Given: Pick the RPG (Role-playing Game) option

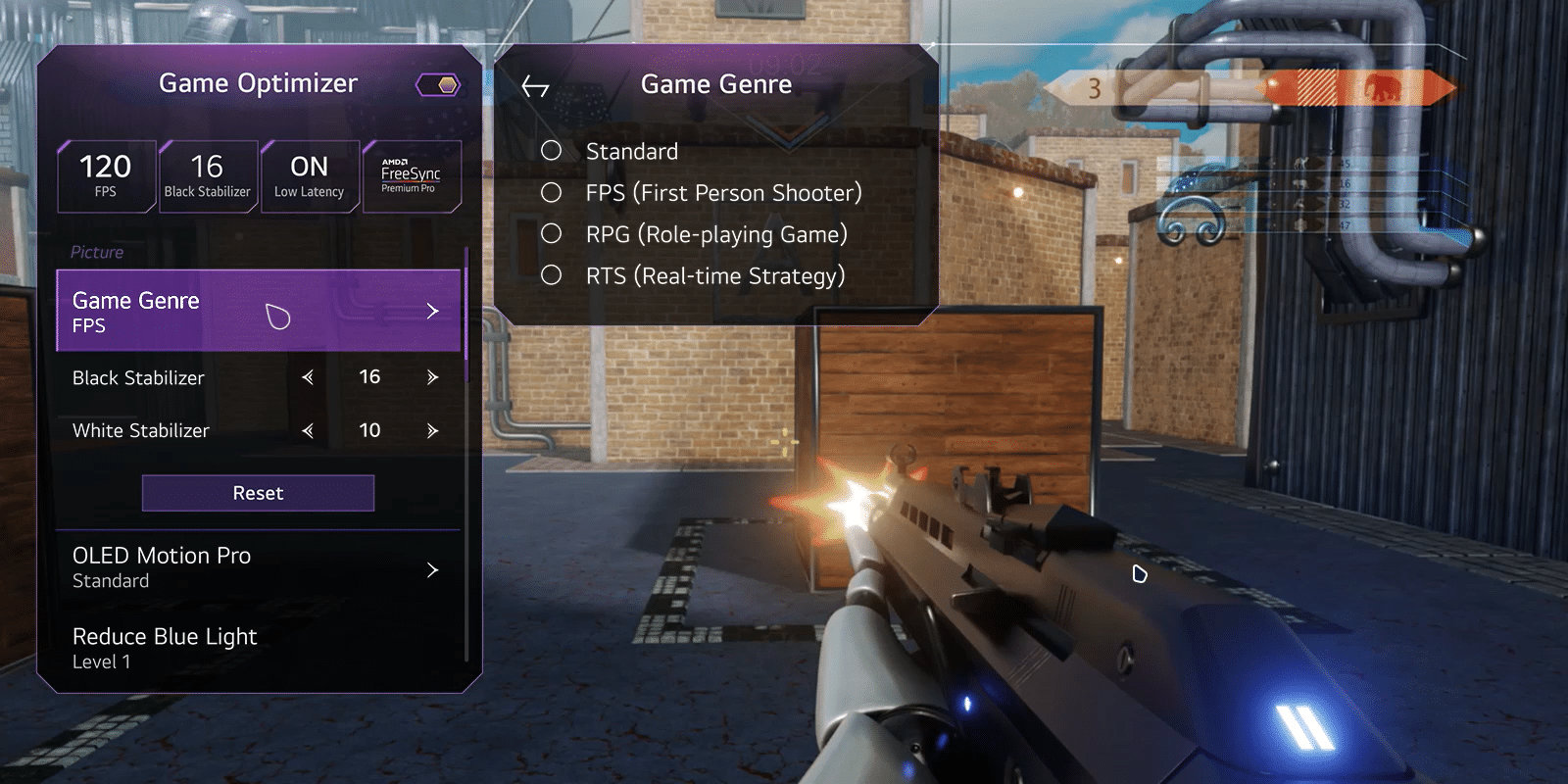Looking at the screenshot, I should 552,234.
